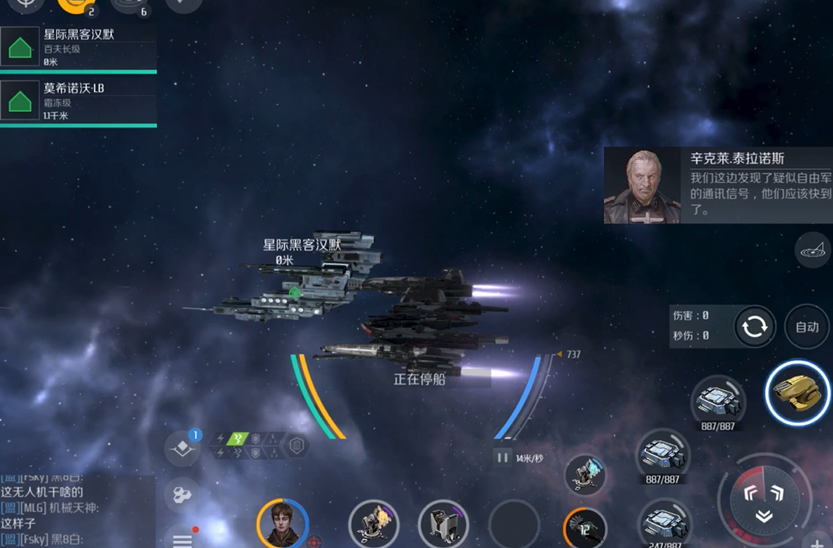Activate the turret module with yellow sparks
The image size is (833, 548).
[373, 523]
